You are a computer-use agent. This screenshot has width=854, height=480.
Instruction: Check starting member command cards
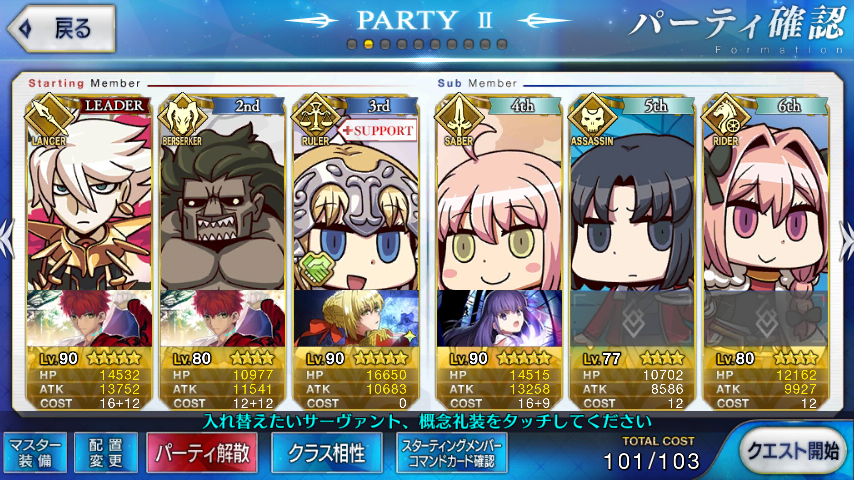(452, 453)
